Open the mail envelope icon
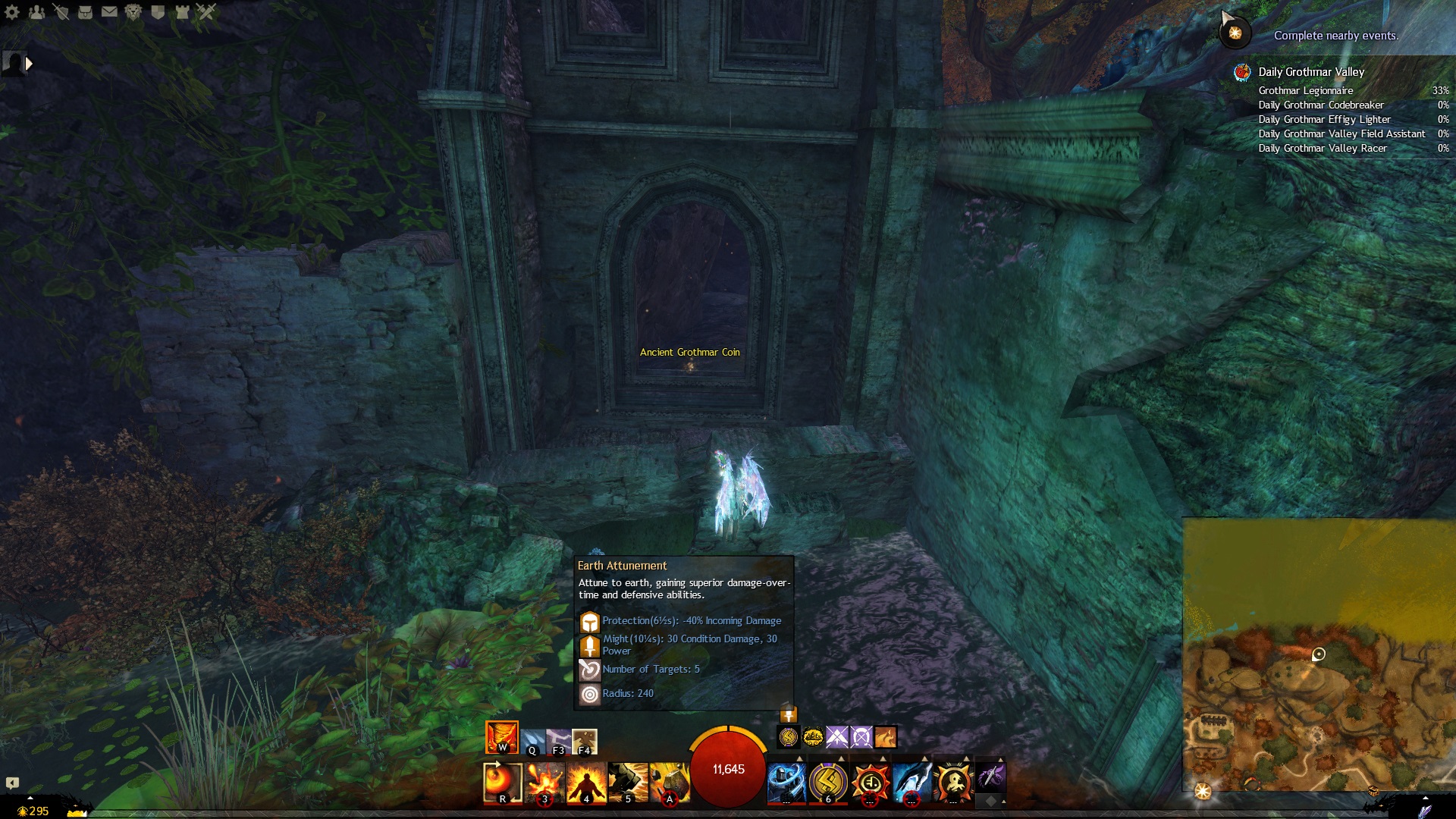 pyautogui.click(x=109, y=11)
